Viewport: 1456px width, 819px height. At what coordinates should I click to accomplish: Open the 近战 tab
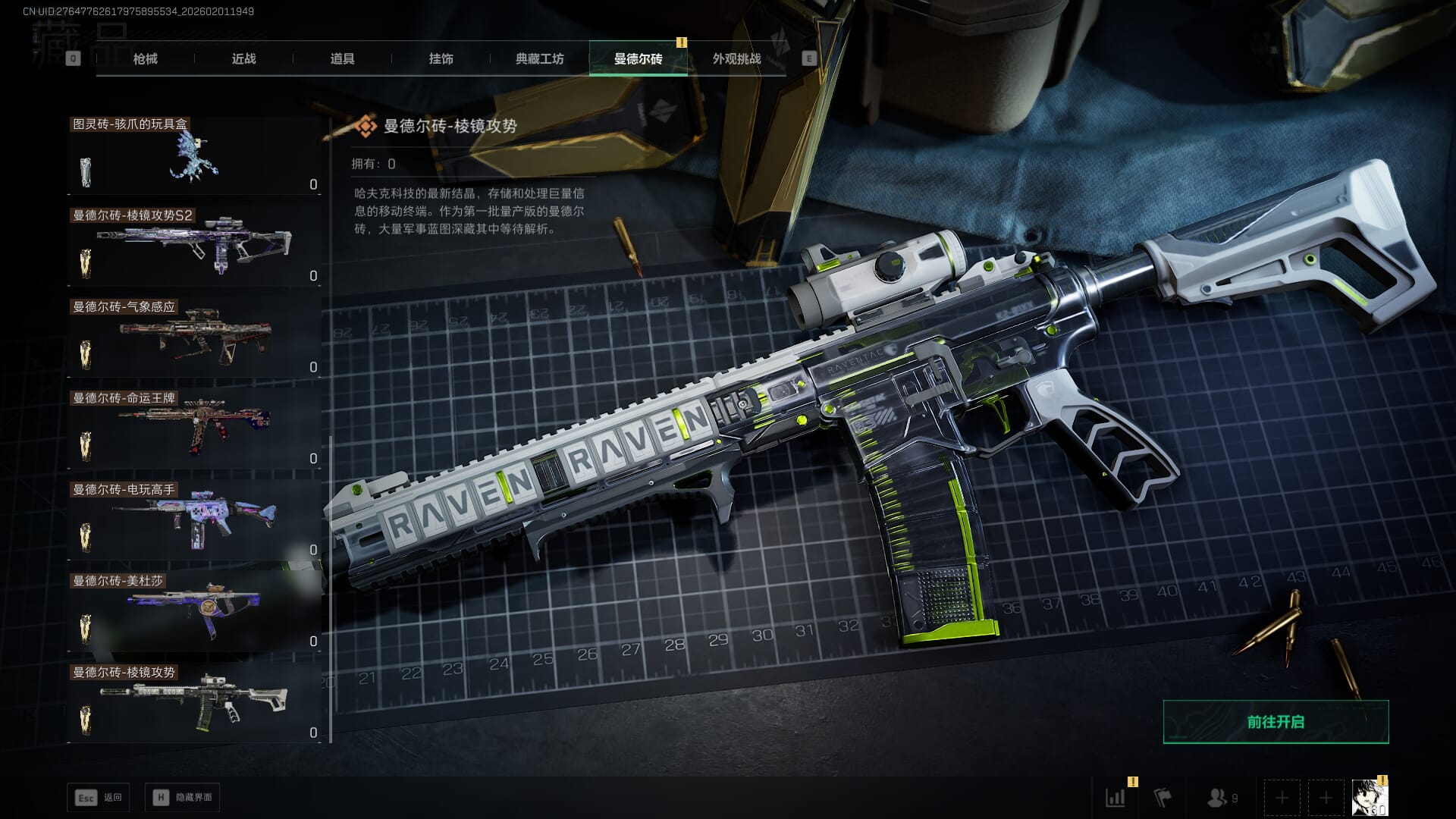(243, 59)
